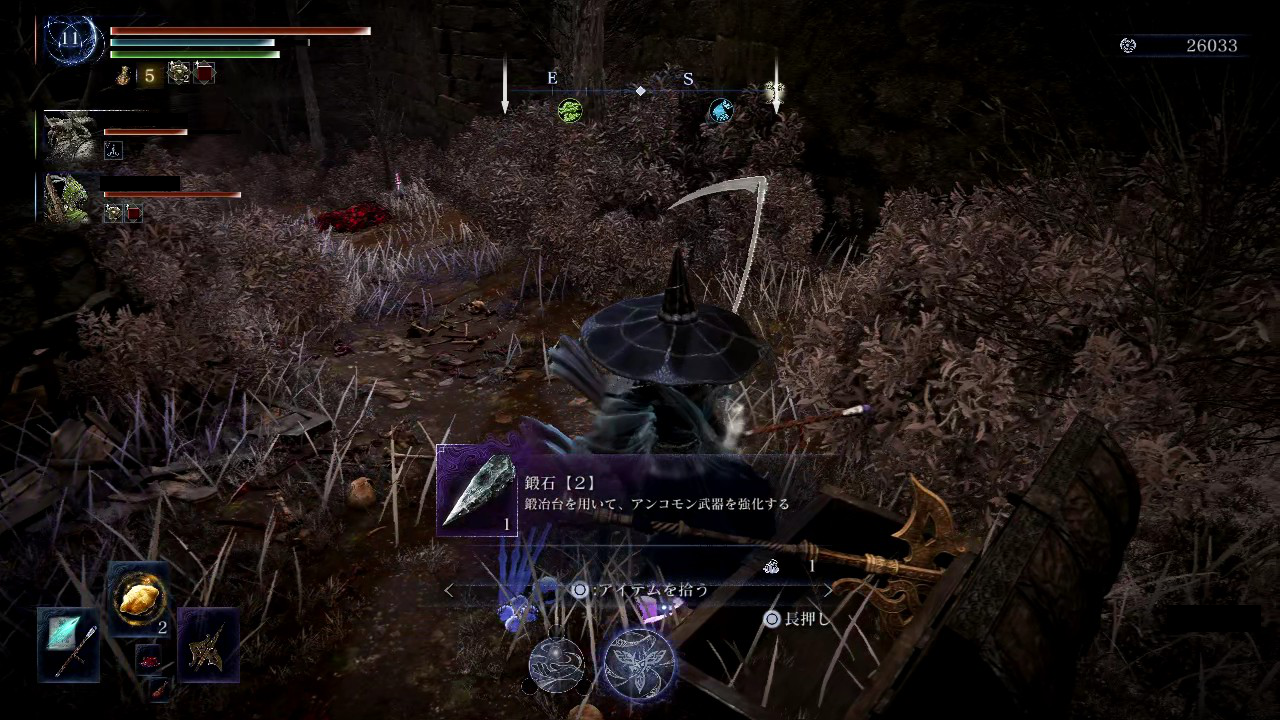Image resolution: width=1280 pixels, height=720 pixels.
Task: Select the 鍛石【2】 item pickup icon
Action: pyautogui.click(x=476, y=491)
